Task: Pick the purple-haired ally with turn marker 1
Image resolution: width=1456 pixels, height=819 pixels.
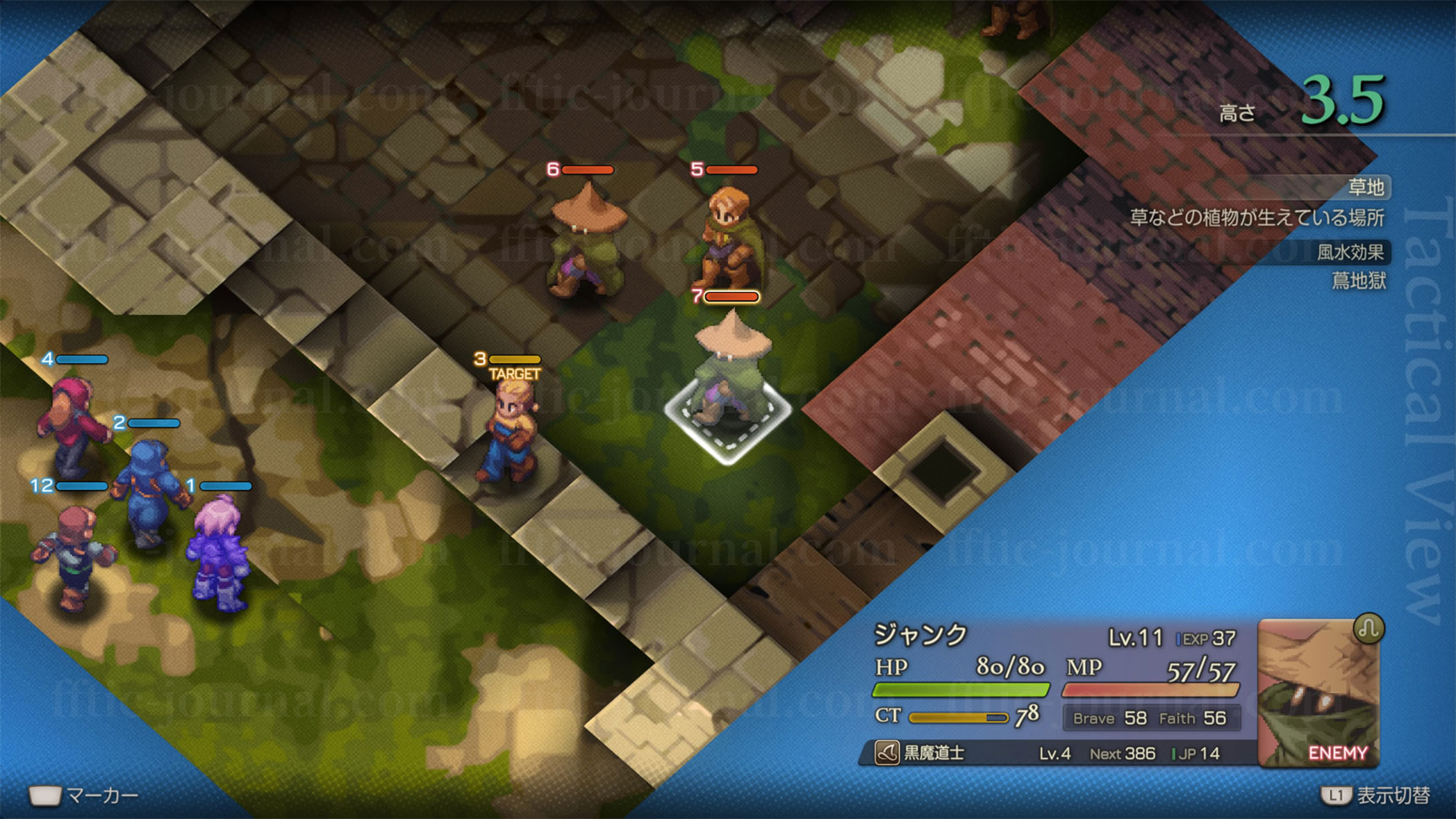Action: coord(219,551)
